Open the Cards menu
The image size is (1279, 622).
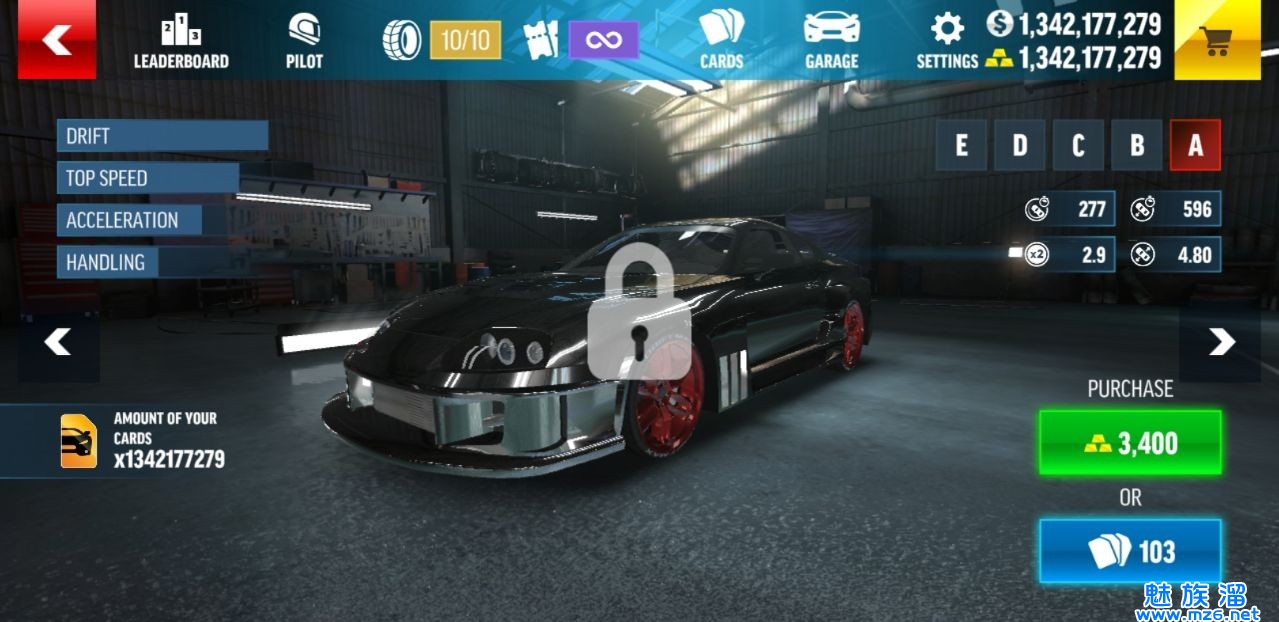(721, 42)
